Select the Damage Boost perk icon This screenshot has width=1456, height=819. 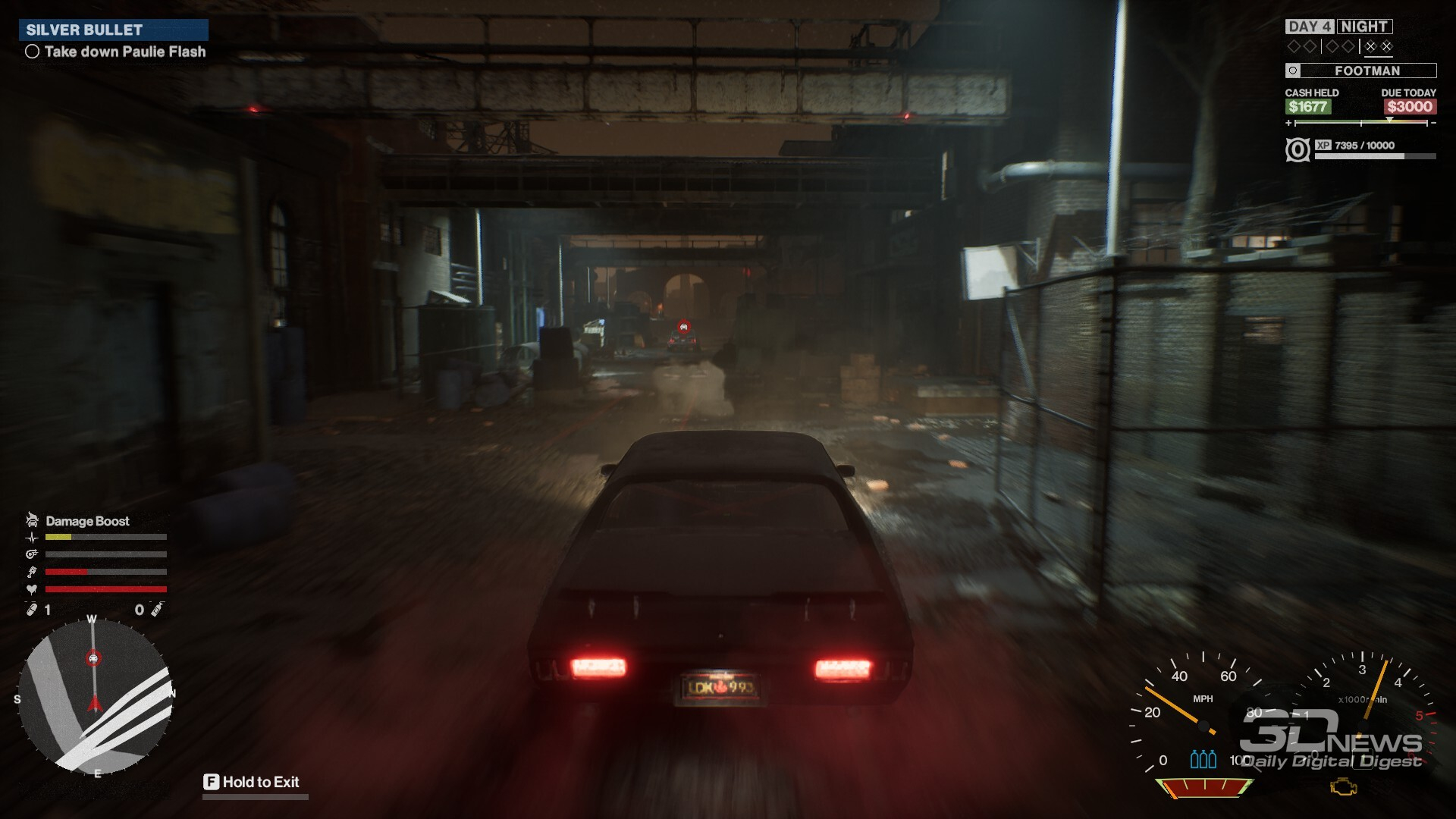coord(32,520)
